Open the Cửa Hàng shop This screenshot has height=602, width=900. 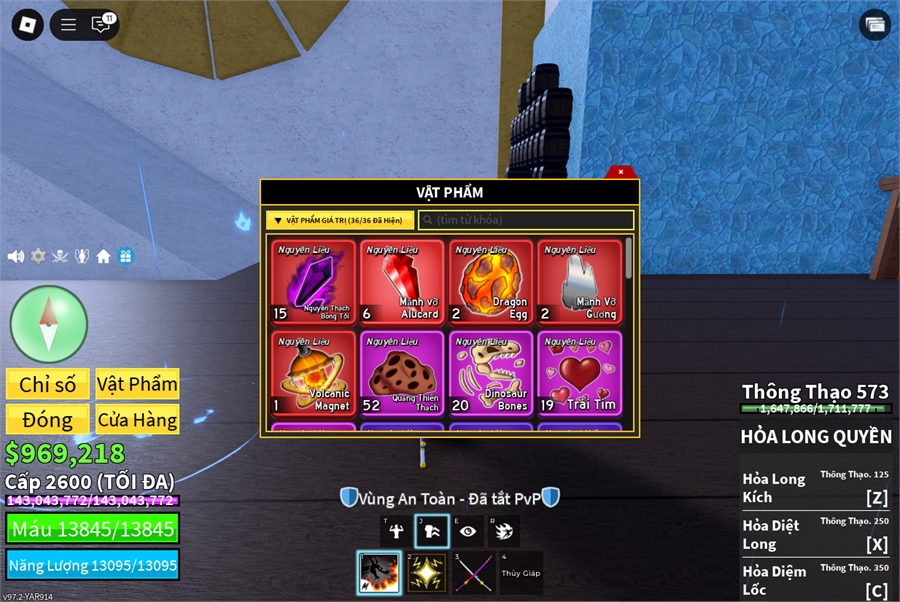click(x=137, y=419)
